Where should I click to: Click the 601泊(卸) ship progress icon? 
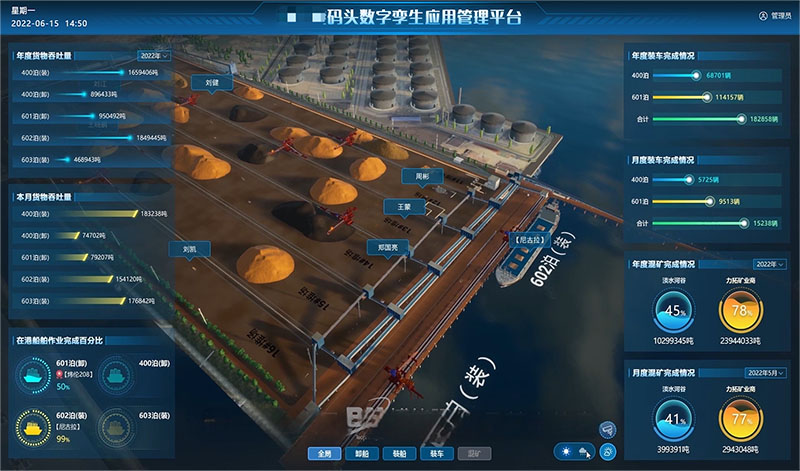point(33,377)
